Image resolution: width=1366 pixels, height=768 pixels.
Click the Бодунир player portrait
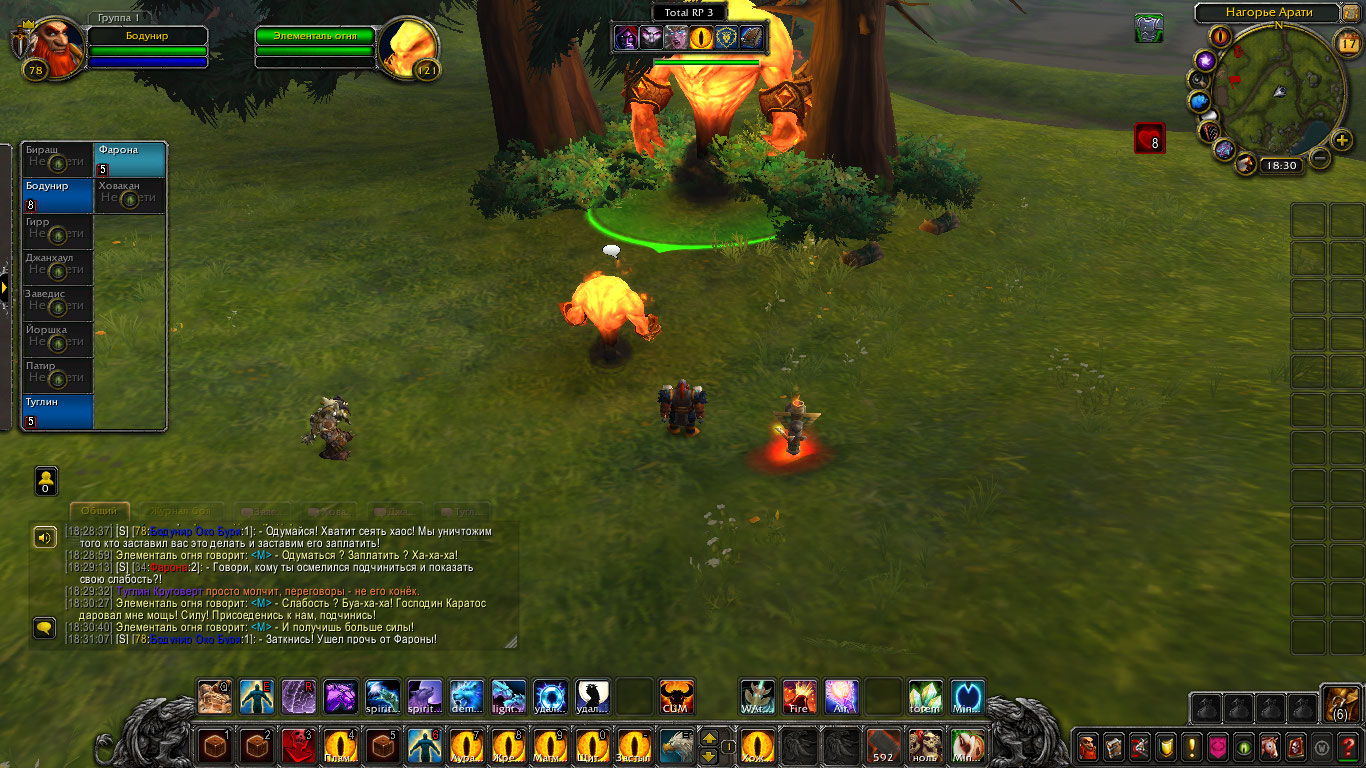pos(52,45)
